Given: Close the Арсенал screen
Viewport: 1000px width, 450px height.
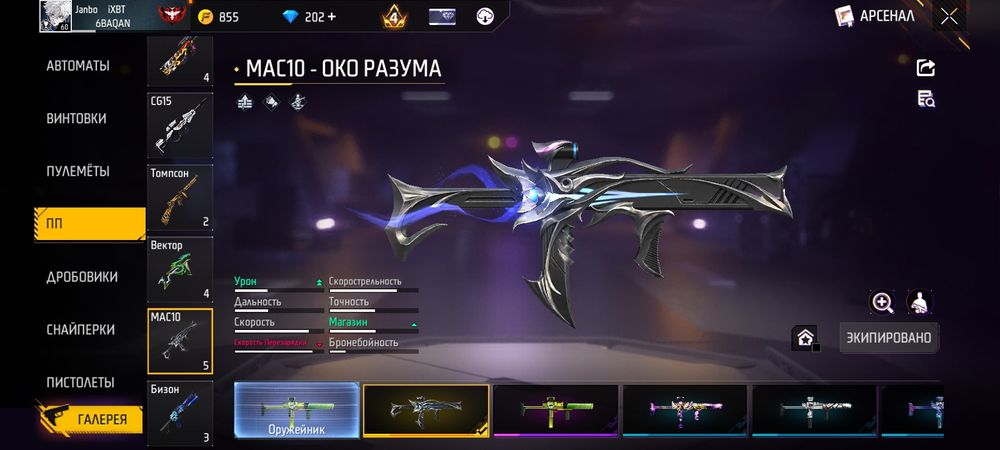Looking at the screenshot, I should (x=949, y=16).
